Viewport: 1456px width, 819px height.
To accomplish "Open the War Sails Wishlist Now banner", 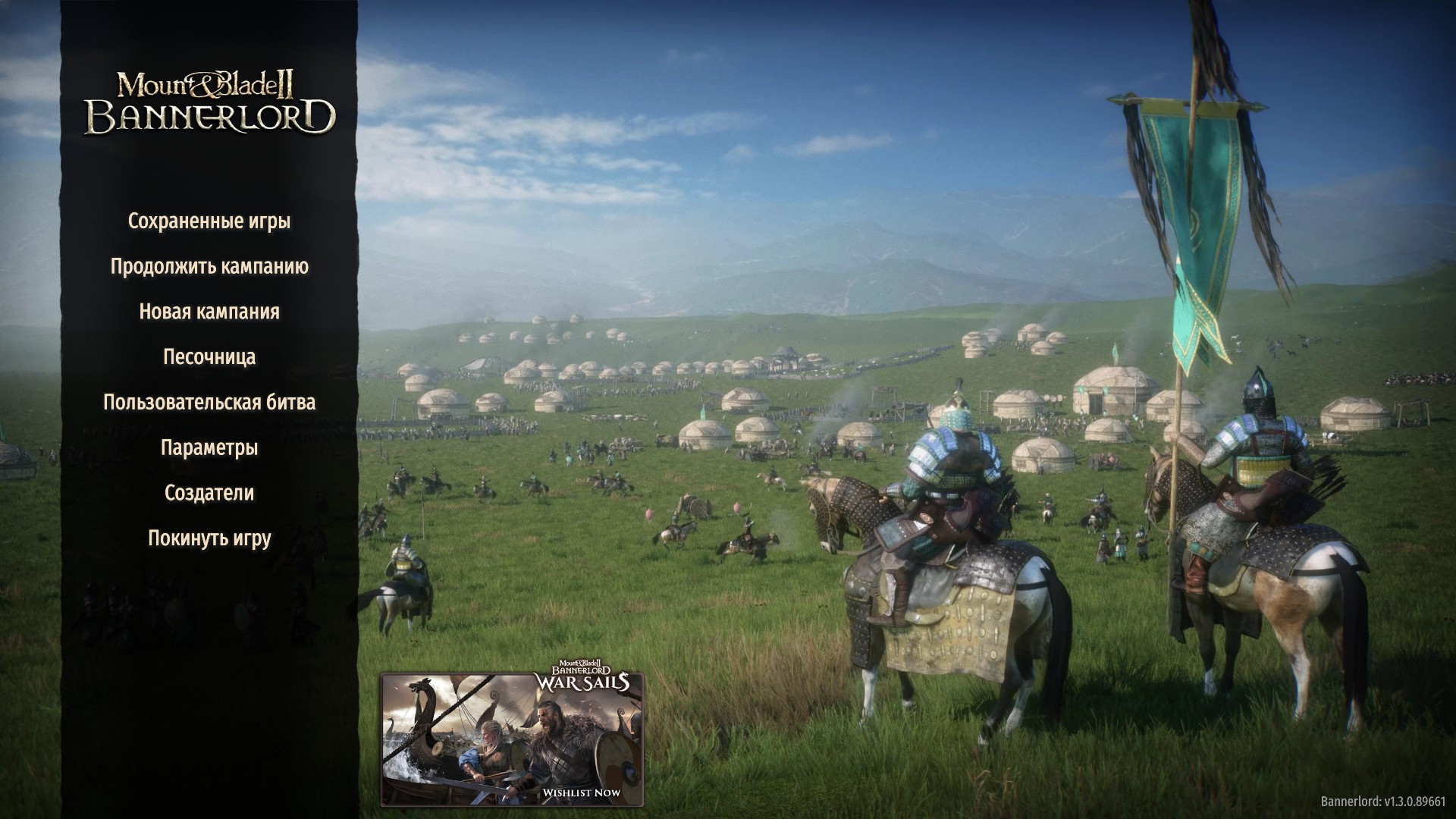I will pyautogui.click(x=512, y=739).
